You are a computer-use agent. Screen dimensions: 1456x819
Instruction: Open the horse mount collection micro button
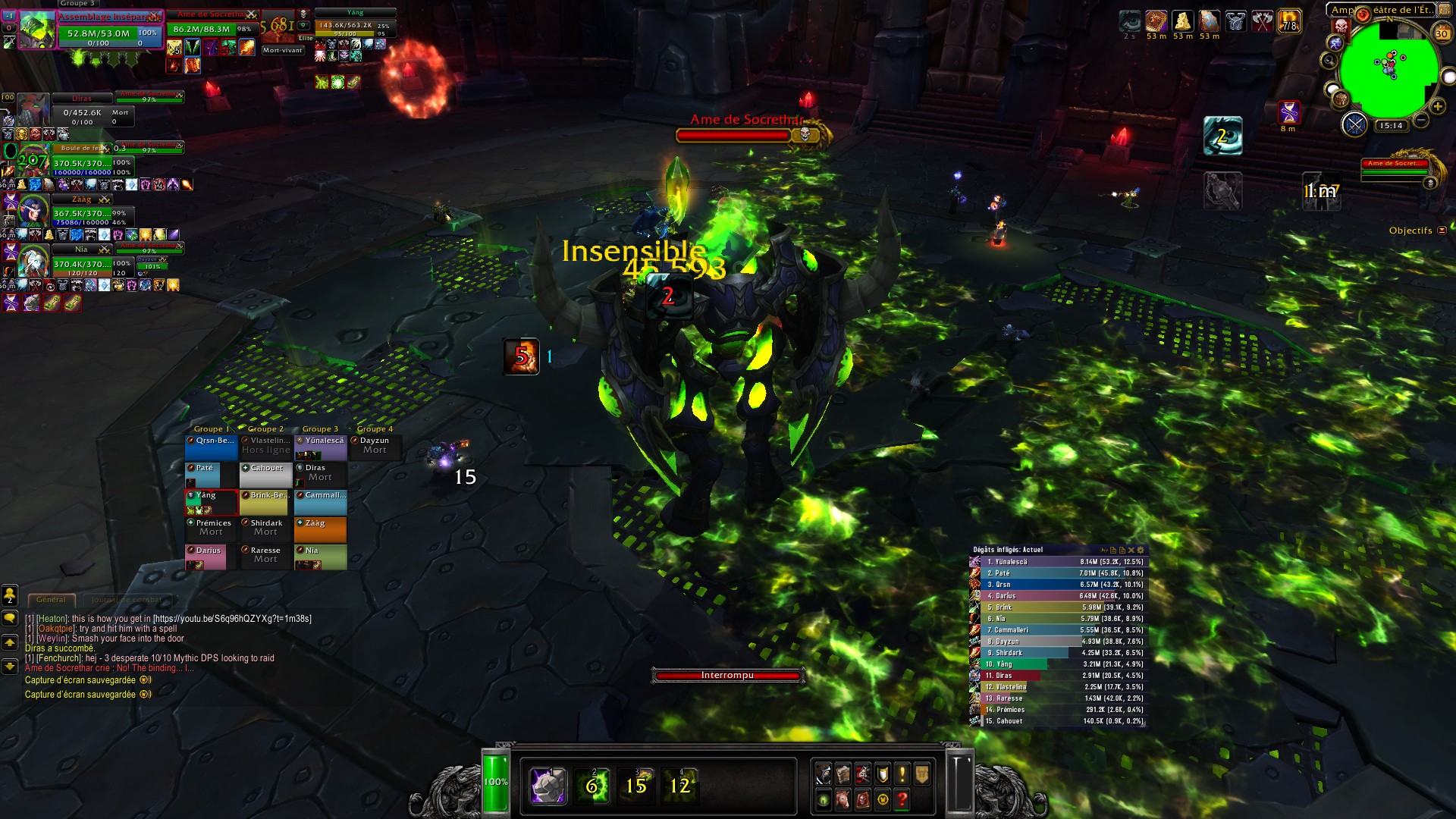pyautogui.click(x=843, y=799)
